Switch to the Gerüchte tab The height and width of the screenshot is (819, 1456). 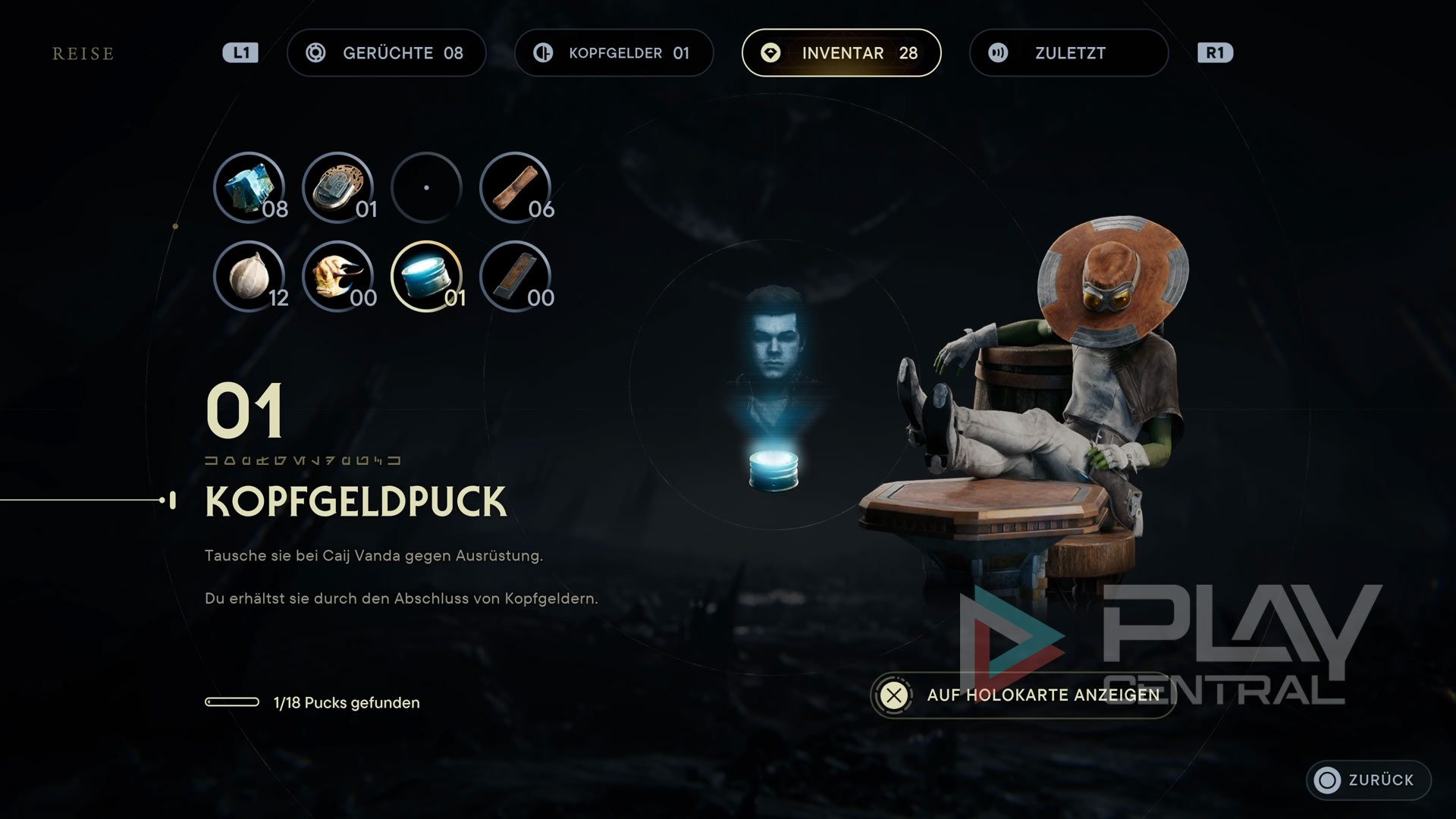click(x=386, y=53)
